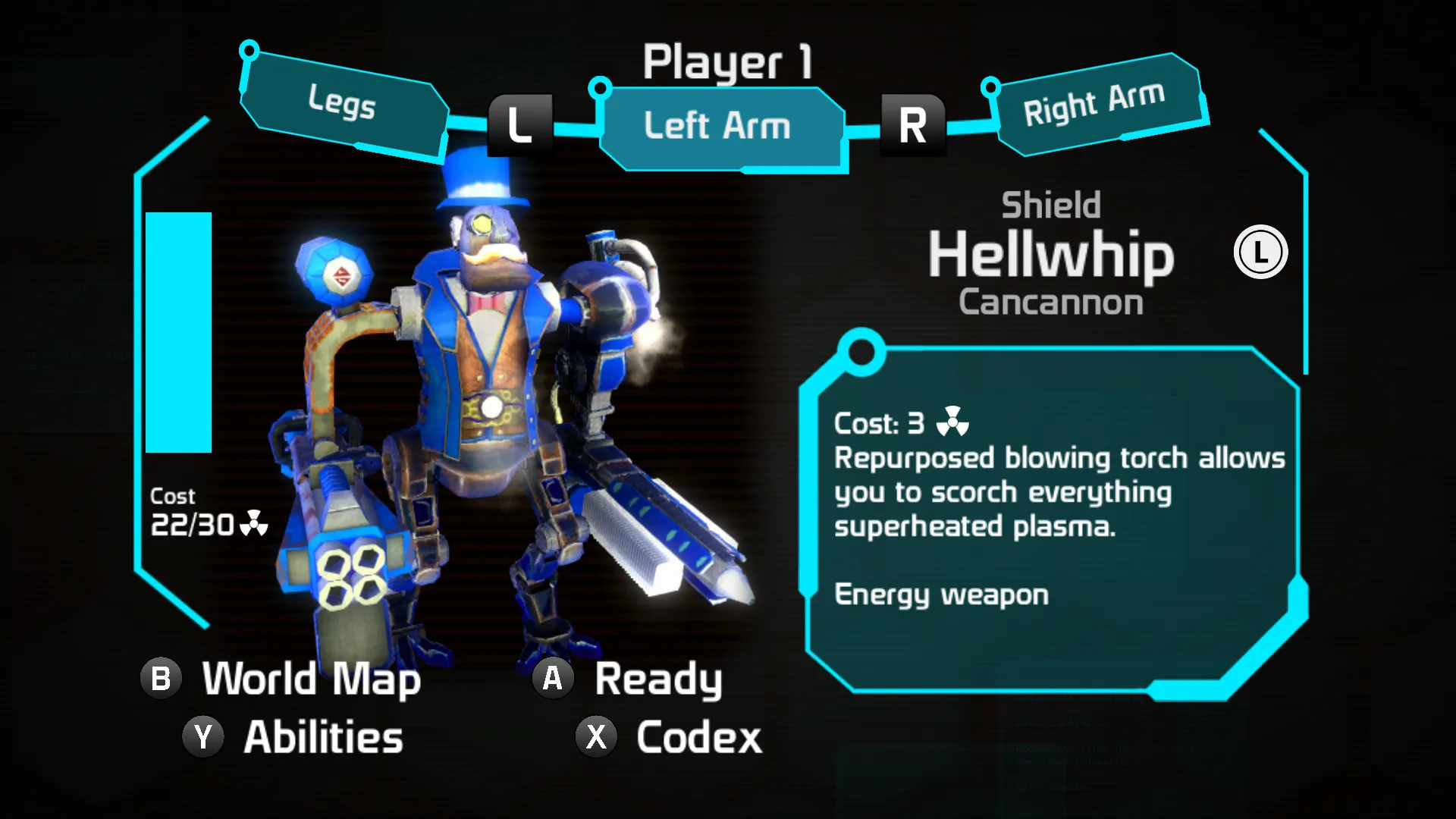Toggle the A button icon to Ready
Viewport: 1456px width, 819px height.
click(x=551, y=677)
